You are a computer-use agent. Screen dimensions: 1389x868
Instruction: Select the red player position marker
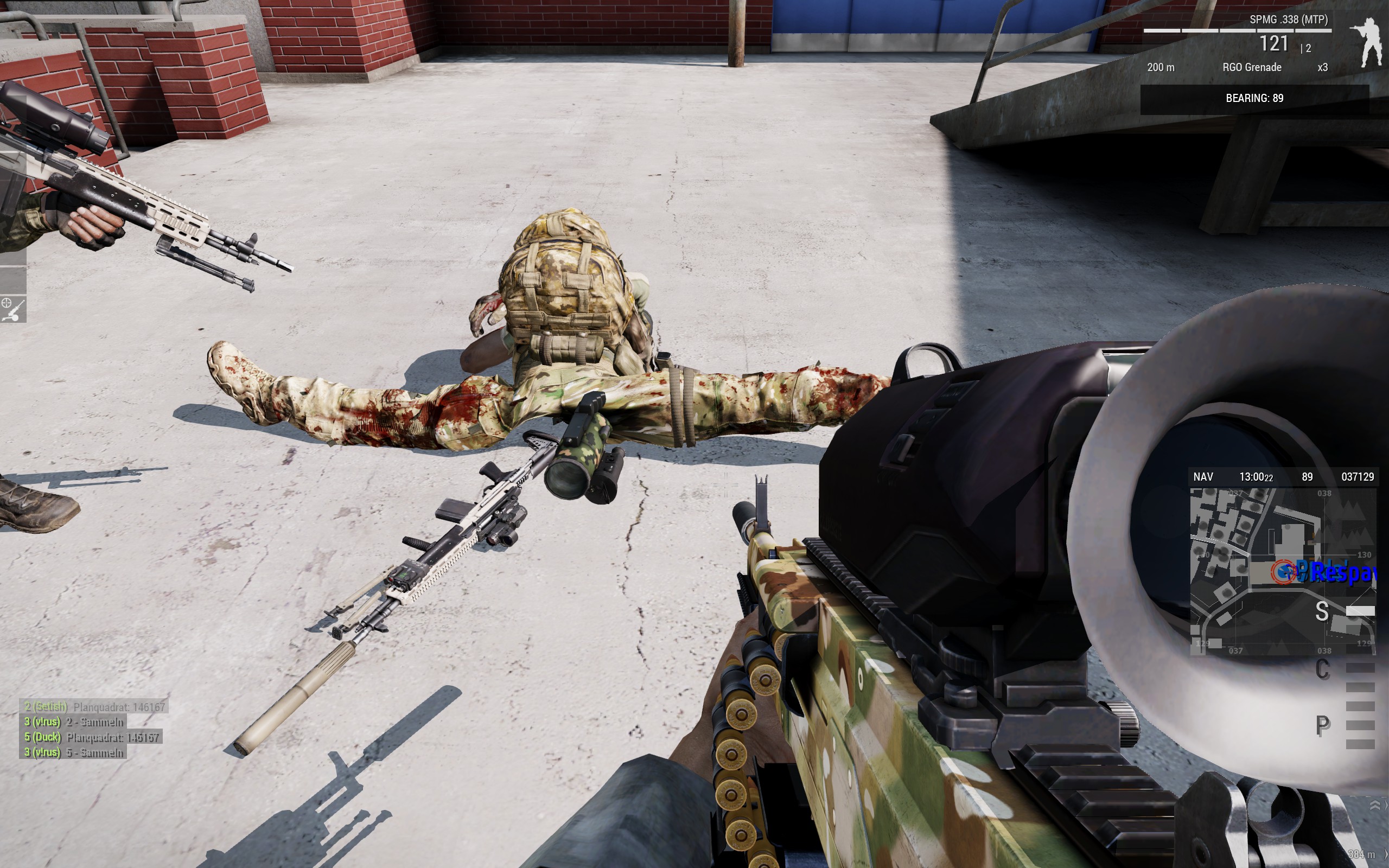1282,571
